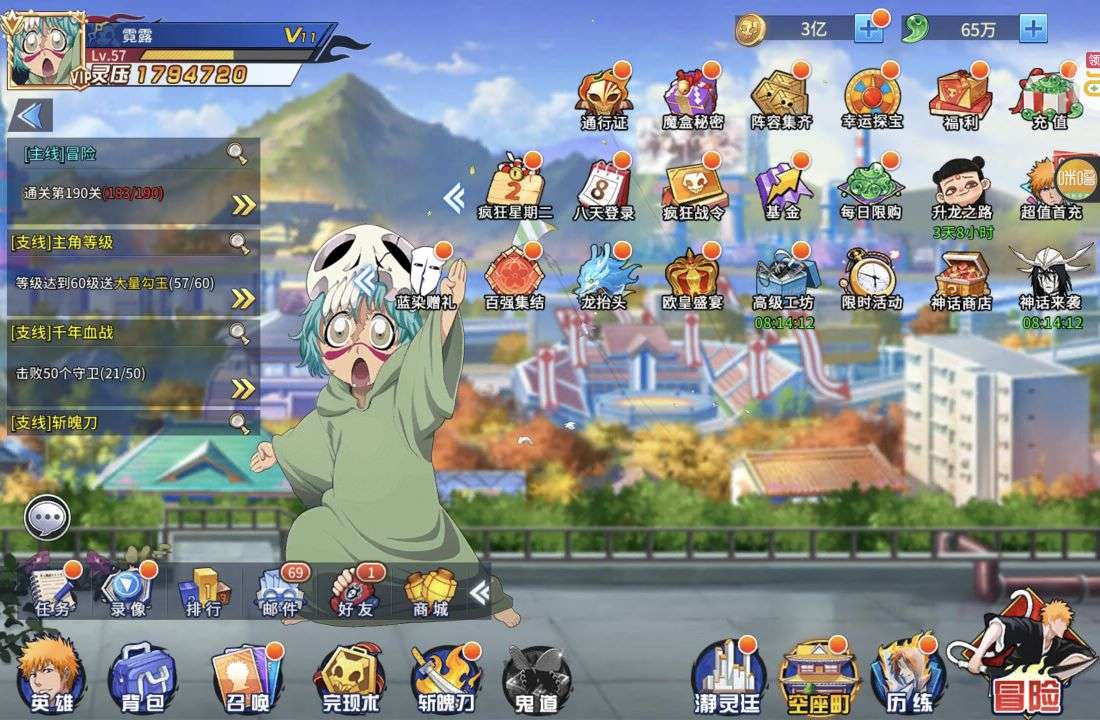Add gold coins with the plus button
The height and width of the screenshot is (720, 1100).
coord(868,29)
